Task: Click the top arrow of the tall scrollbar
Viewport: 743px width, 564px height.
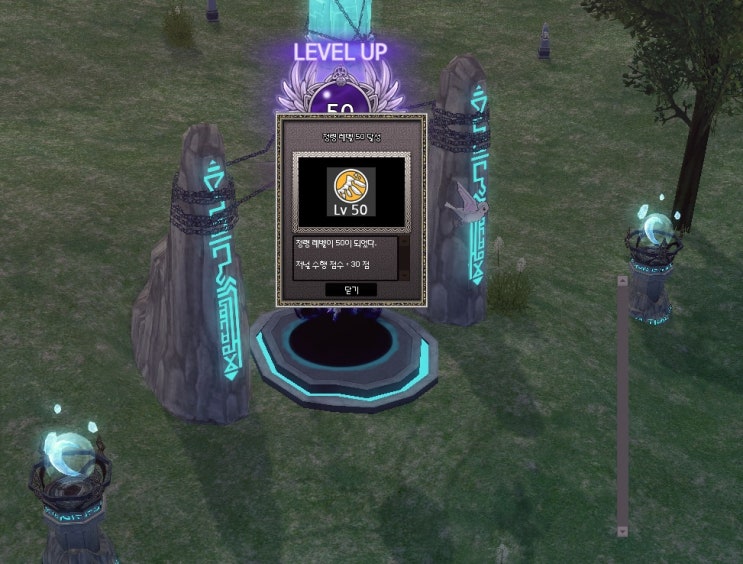Action: 623,281
